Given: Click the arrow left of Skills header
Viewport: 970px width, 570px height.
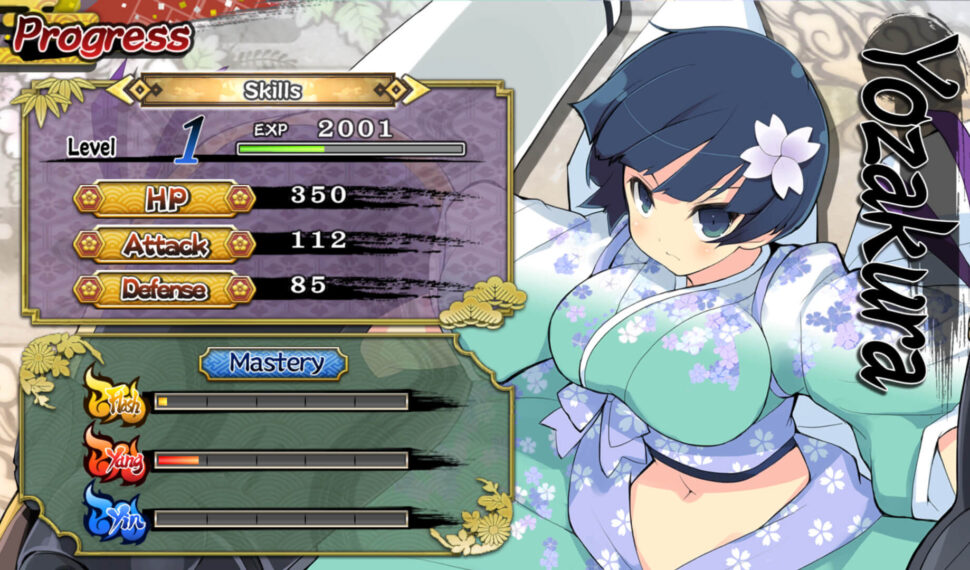Looking at the screenshot, I should (124, 90).
